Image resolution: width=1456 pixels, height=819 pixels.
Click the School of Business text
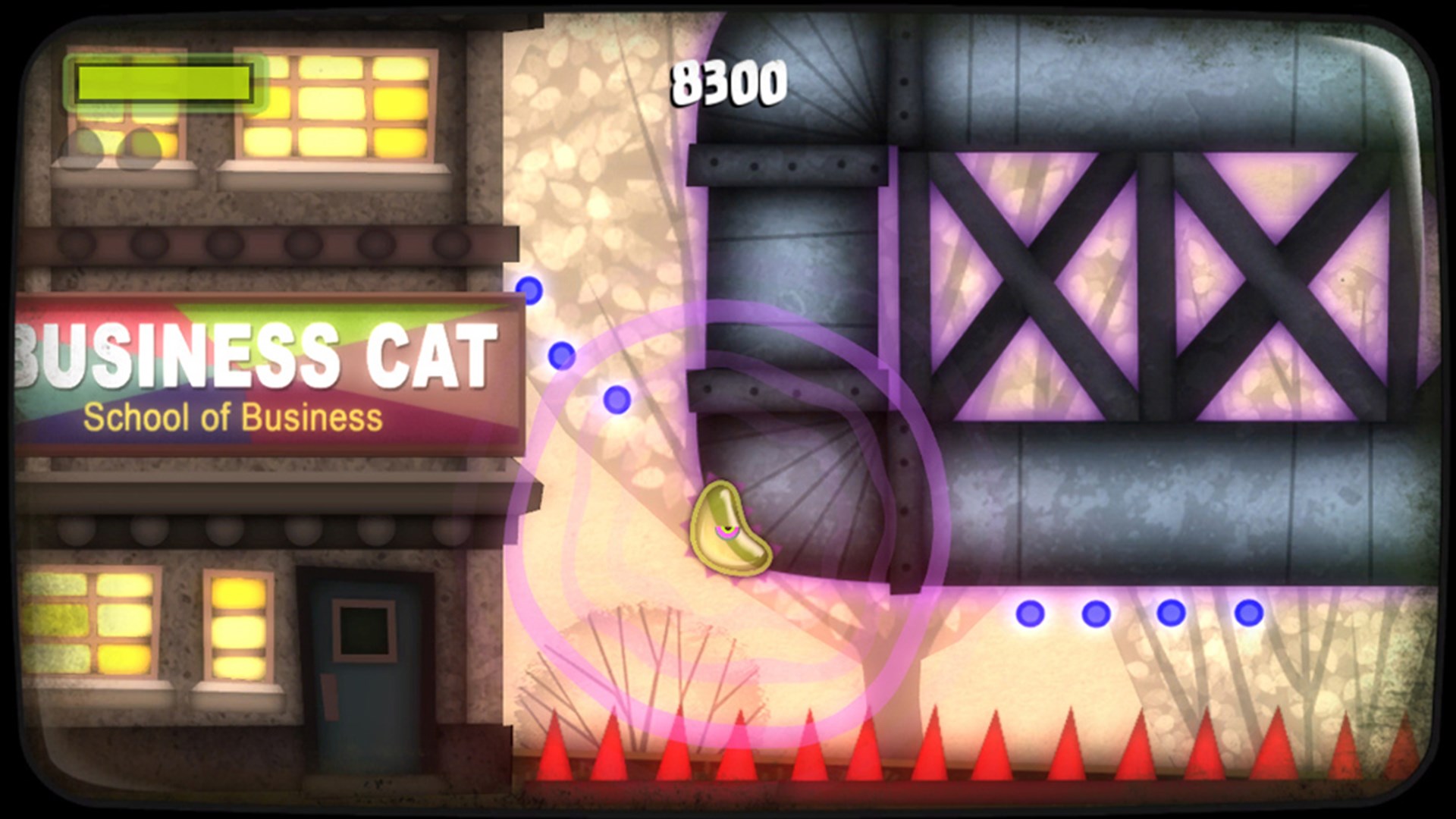[x=235, y=416]
